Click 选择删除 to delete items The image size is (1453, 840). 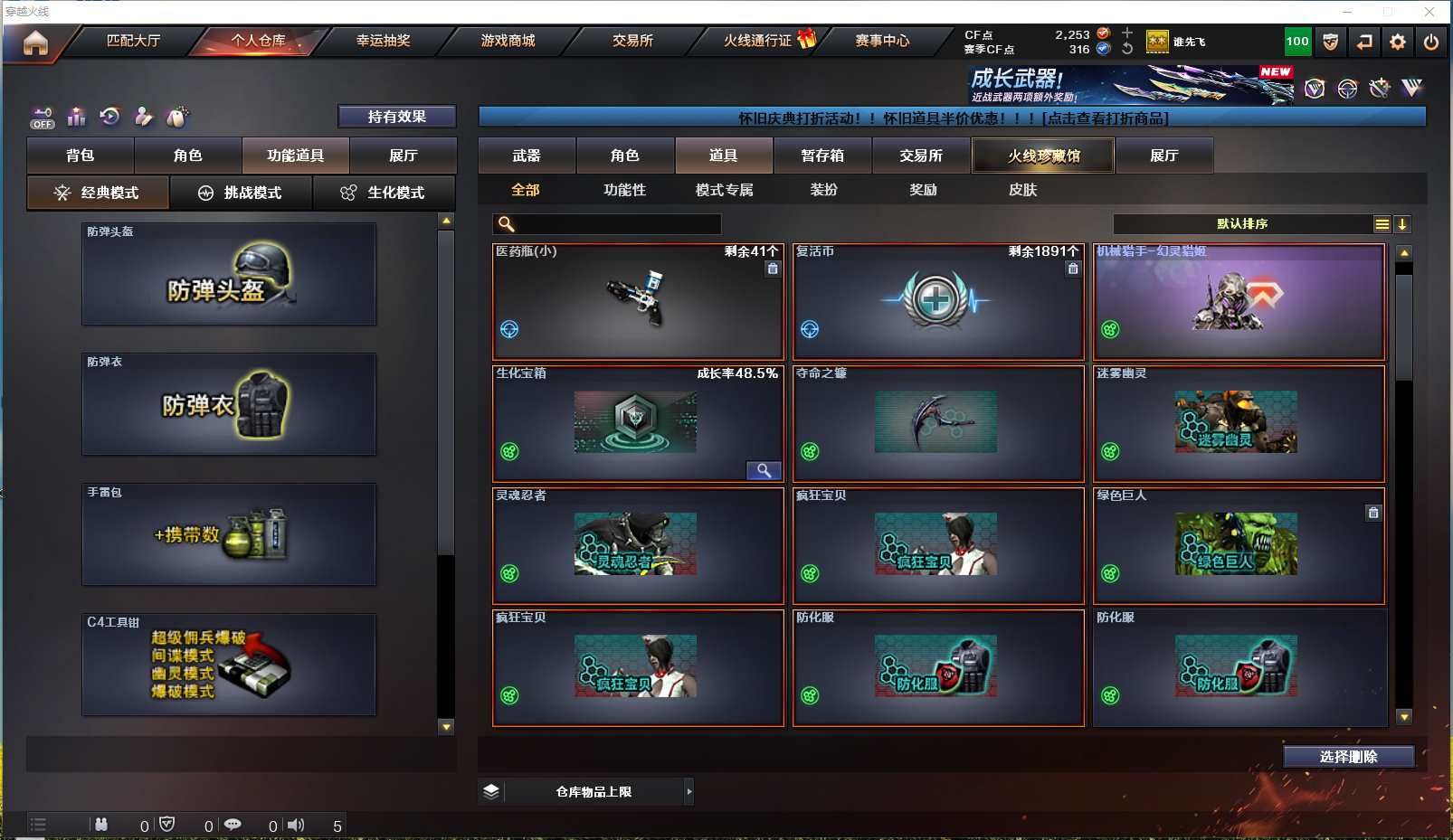[x=1348, y=757]
